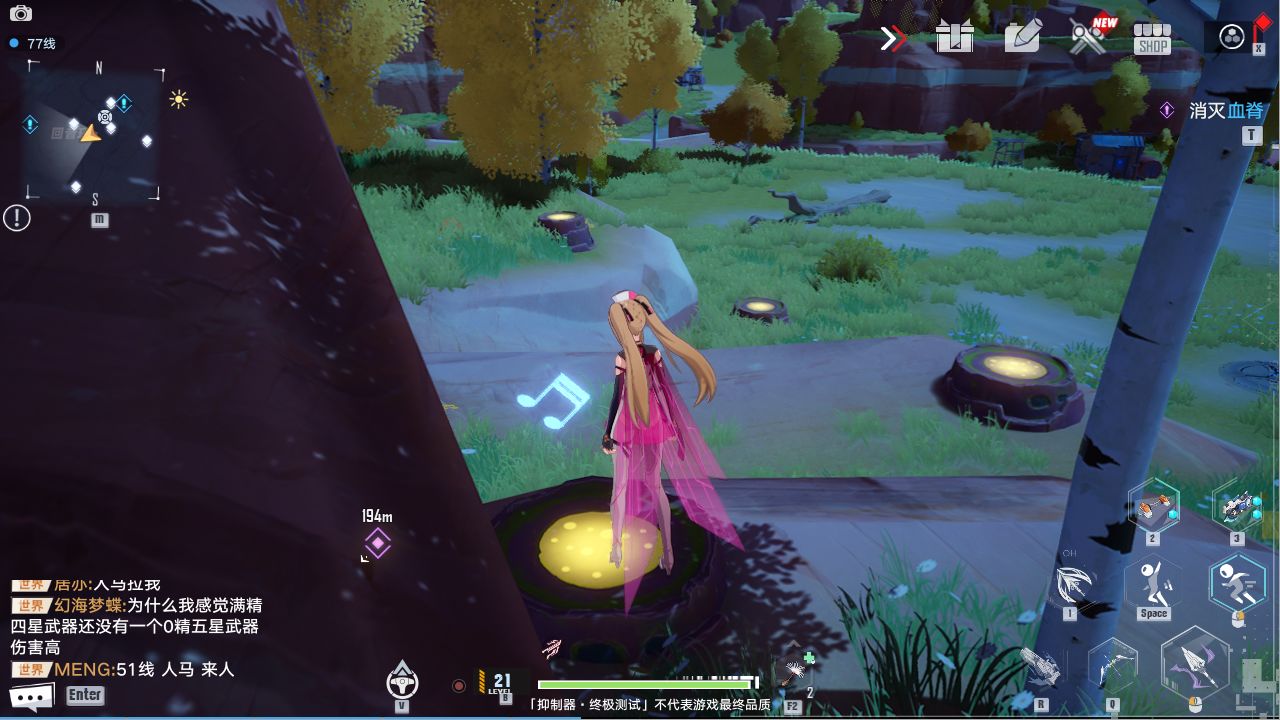This screenshot has height=720, width=1280.
Task: Open the camera photo mode icon
Action: (x=20, y=14)
